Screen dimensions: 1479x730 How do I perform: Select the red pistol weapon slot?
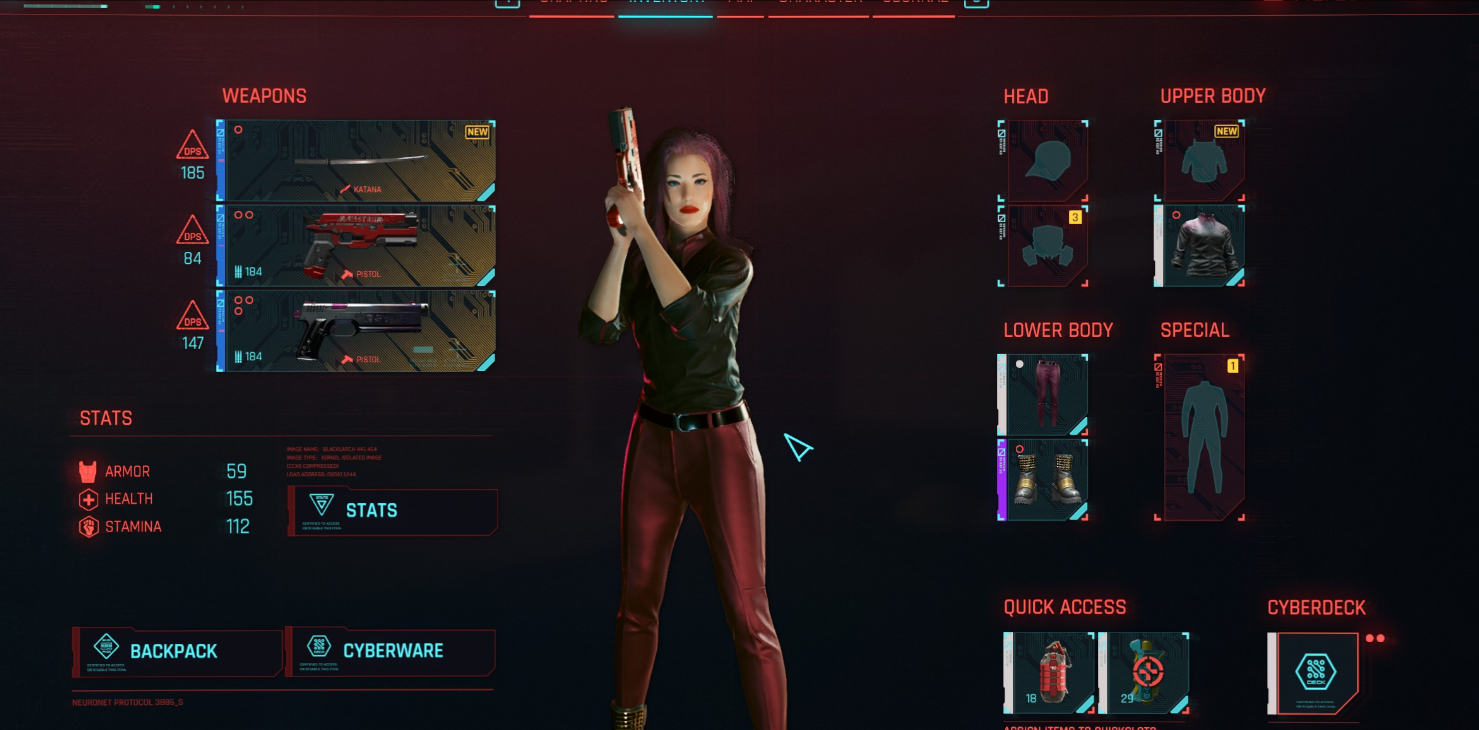point(356,246)
